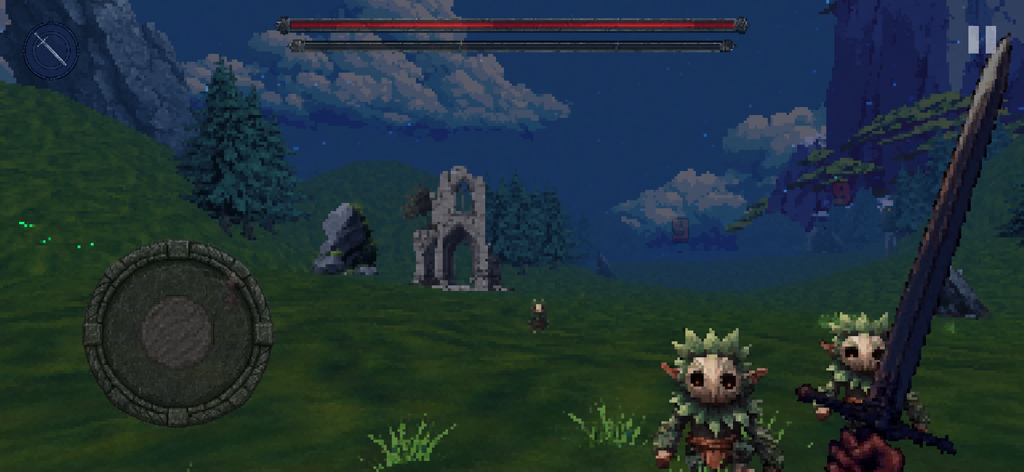Pause the game with the pause button
Viewport: 1024px width, 472px height.
coord(981,40)
